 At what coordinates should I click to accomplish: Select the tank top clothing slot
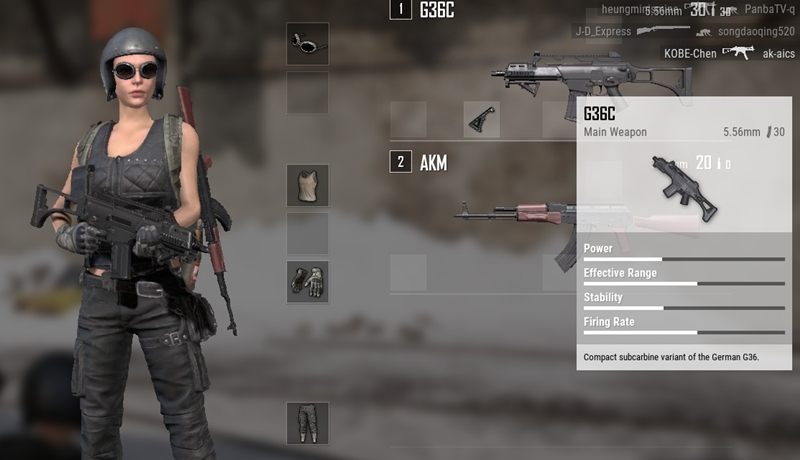(x=307, y=186)
